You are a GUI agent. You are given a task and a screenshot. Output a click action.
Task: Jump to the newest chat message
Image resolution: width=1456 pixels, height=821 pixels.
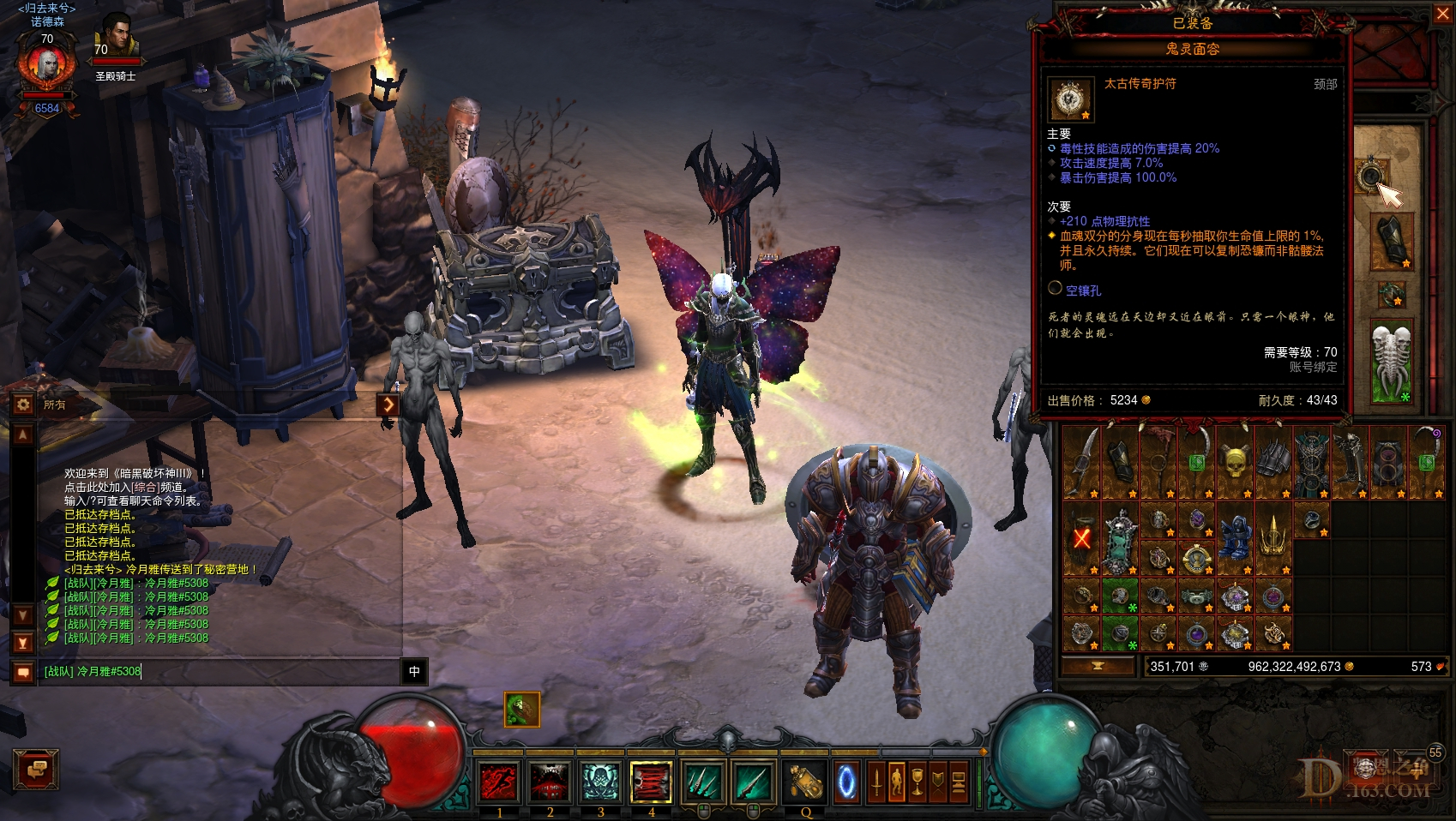(23, 642)
